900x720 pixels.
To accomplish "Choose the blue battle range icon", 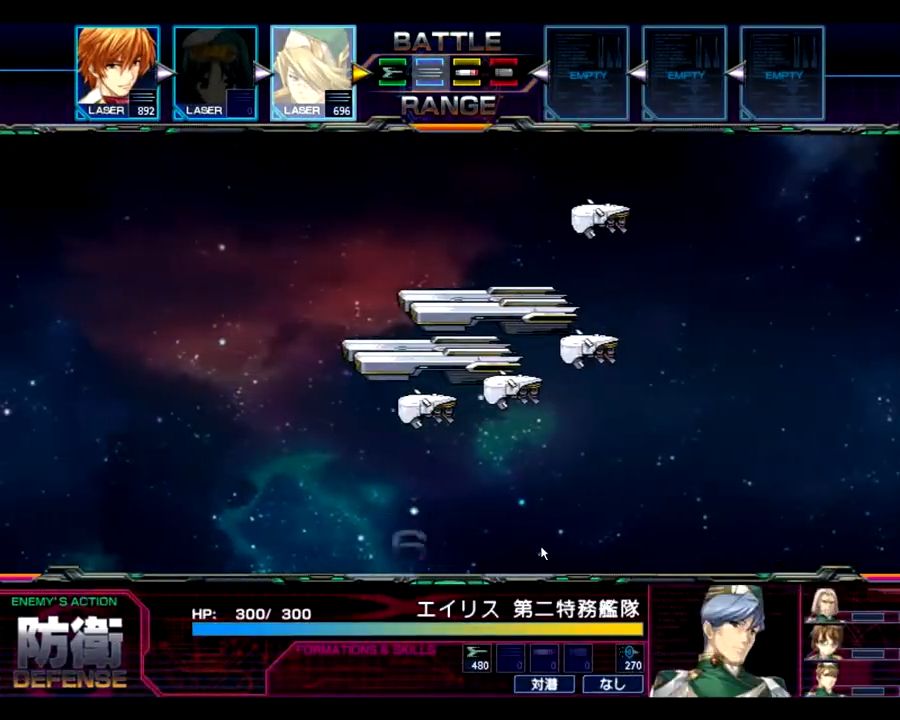I will point(429,72).
